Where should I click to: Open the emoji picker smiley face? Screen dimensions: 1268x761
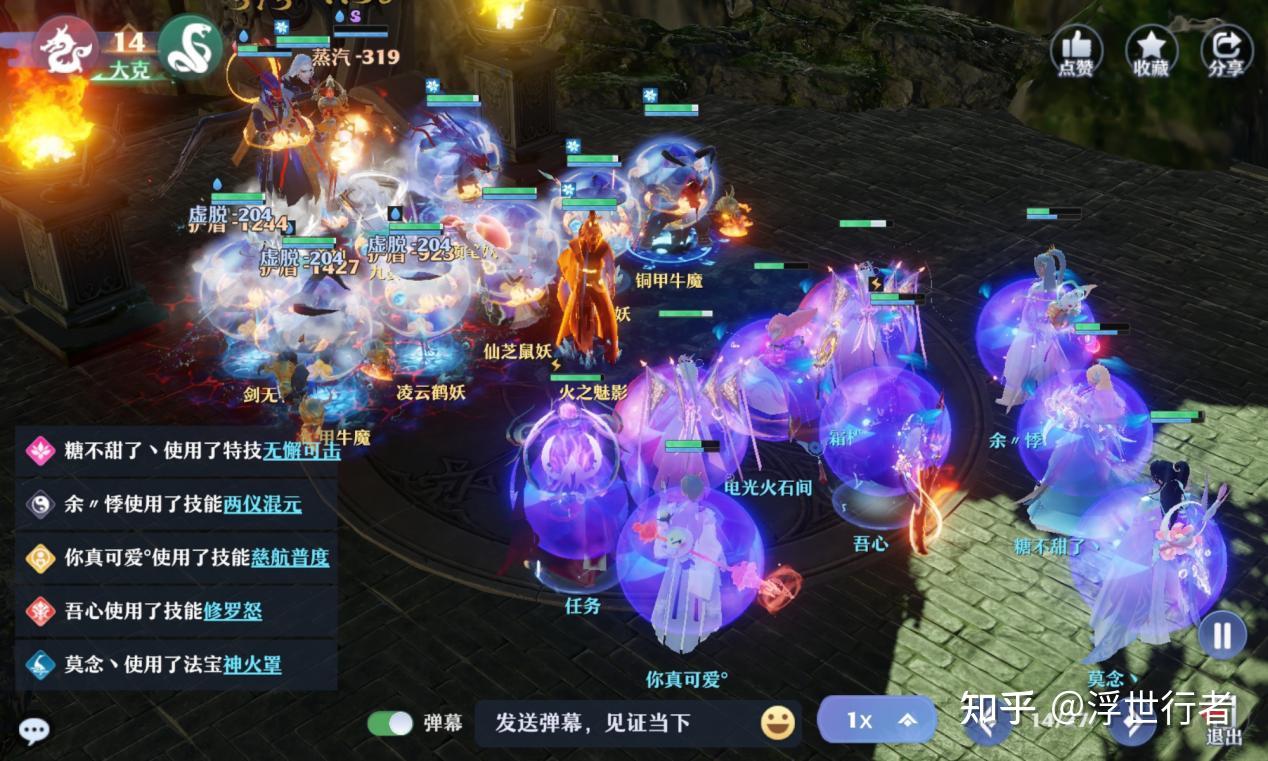click(777, 722)
